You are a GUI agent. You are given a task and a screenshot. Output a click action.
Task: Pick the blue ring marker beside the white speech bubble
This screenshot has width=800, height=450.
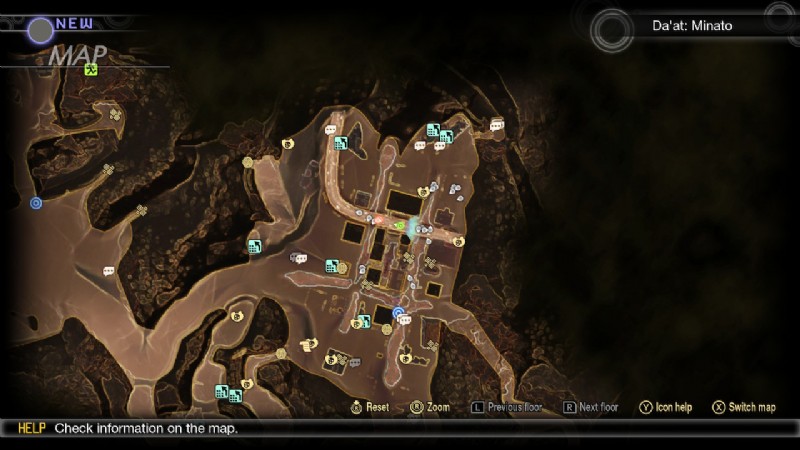[x=398, y=313]
